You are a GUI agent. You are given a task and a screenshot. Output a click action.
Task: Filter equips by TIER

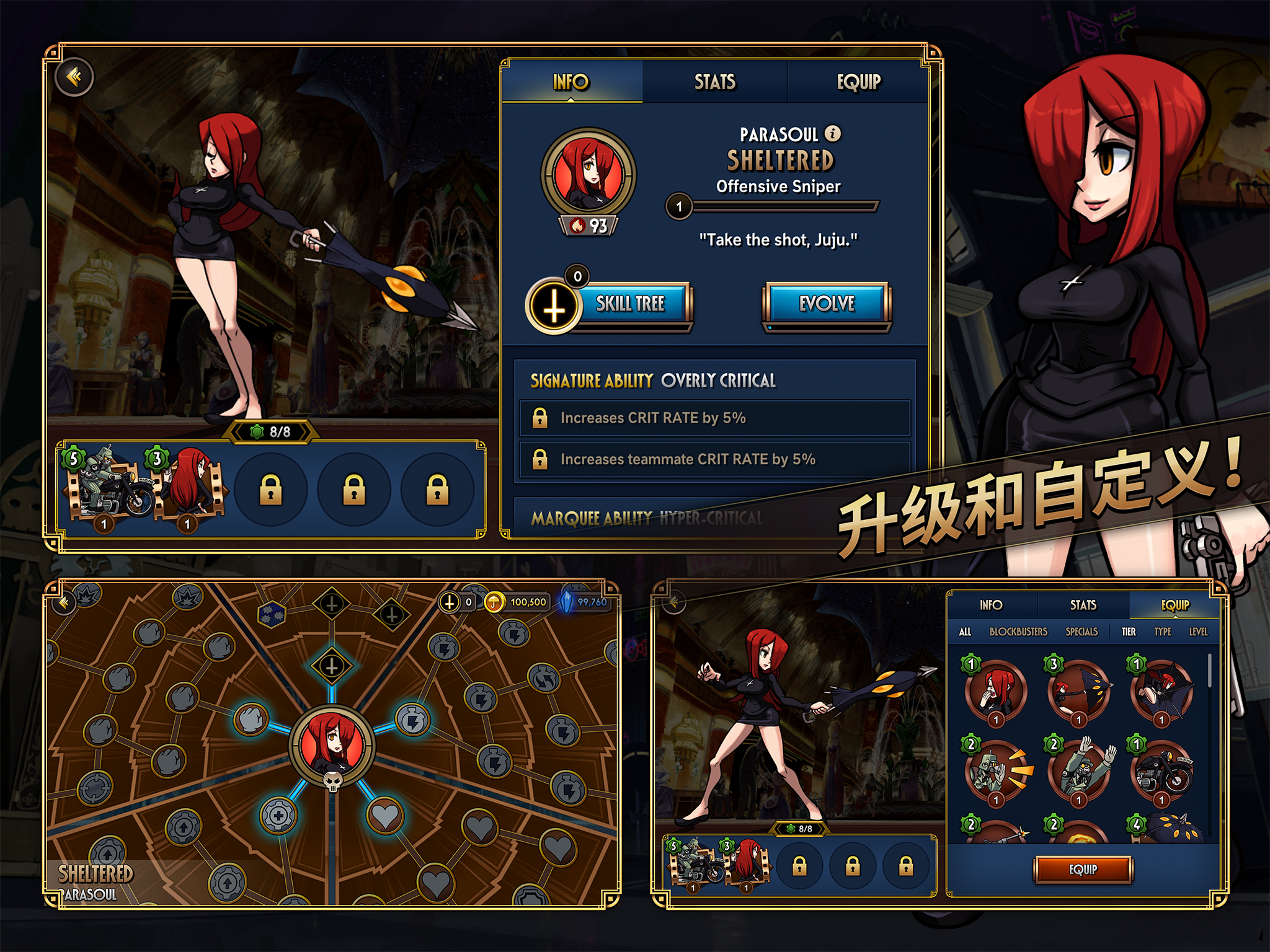click(1130, 633)
